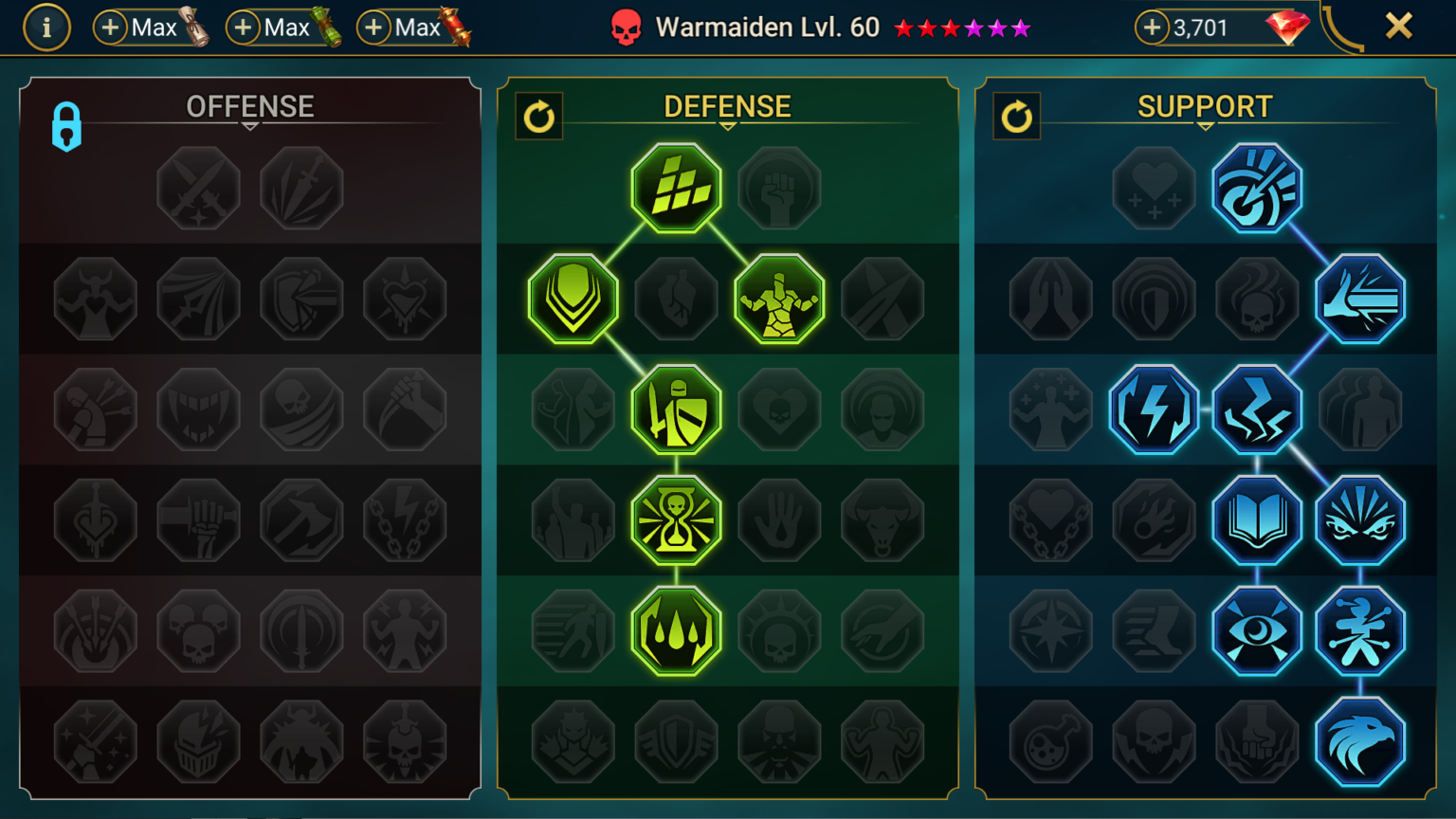Expand the chevron under the OFFENSE header
Screen dimensions: 1456x819
click(x=250, y=124)
